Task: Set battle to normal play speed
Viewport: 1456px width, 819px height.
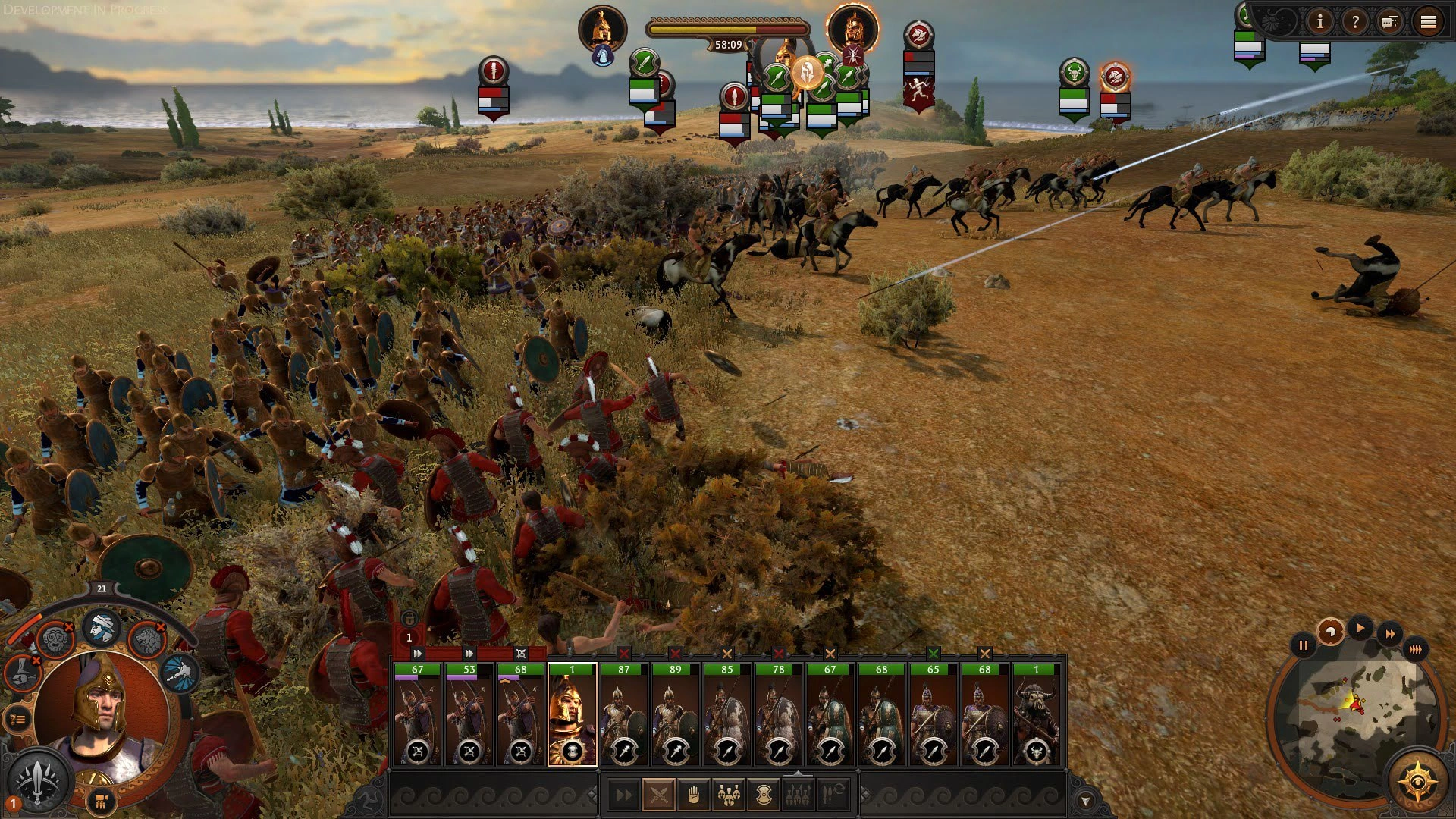Action: (1360, 628)
